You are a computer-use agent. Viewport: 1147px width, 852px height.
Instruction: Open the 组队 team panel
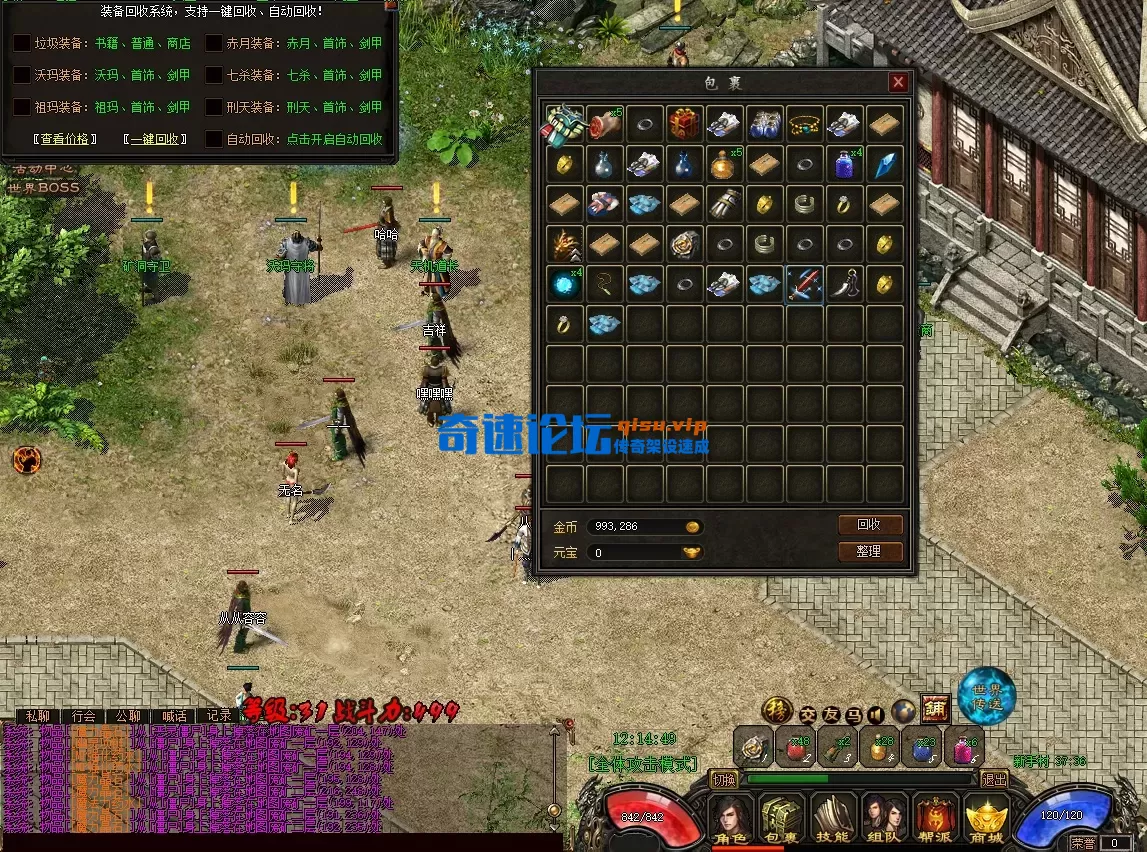tap(884, 820)
